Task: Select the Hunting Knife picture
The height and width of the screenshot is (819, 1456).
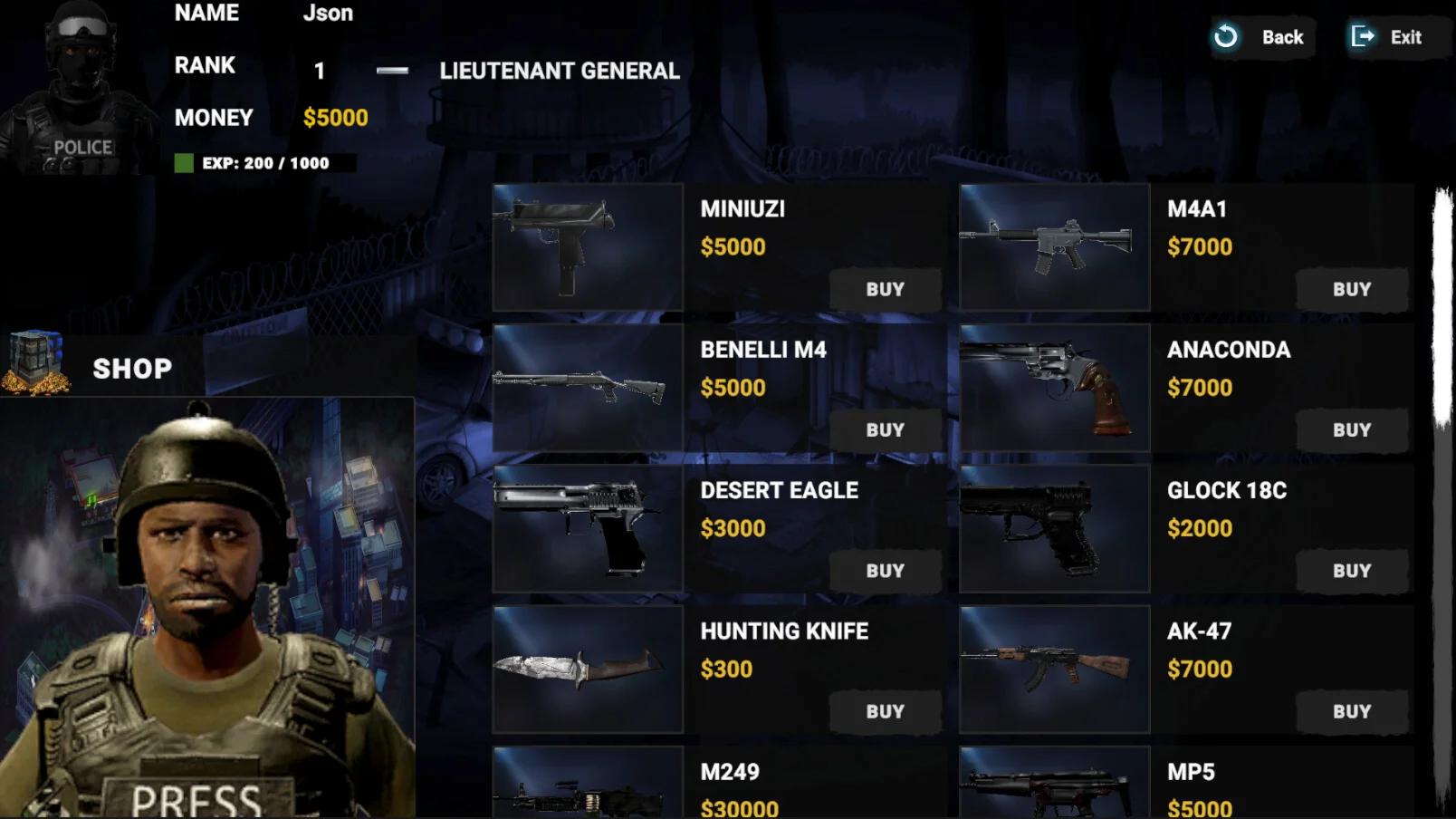Action: [588, 670]
